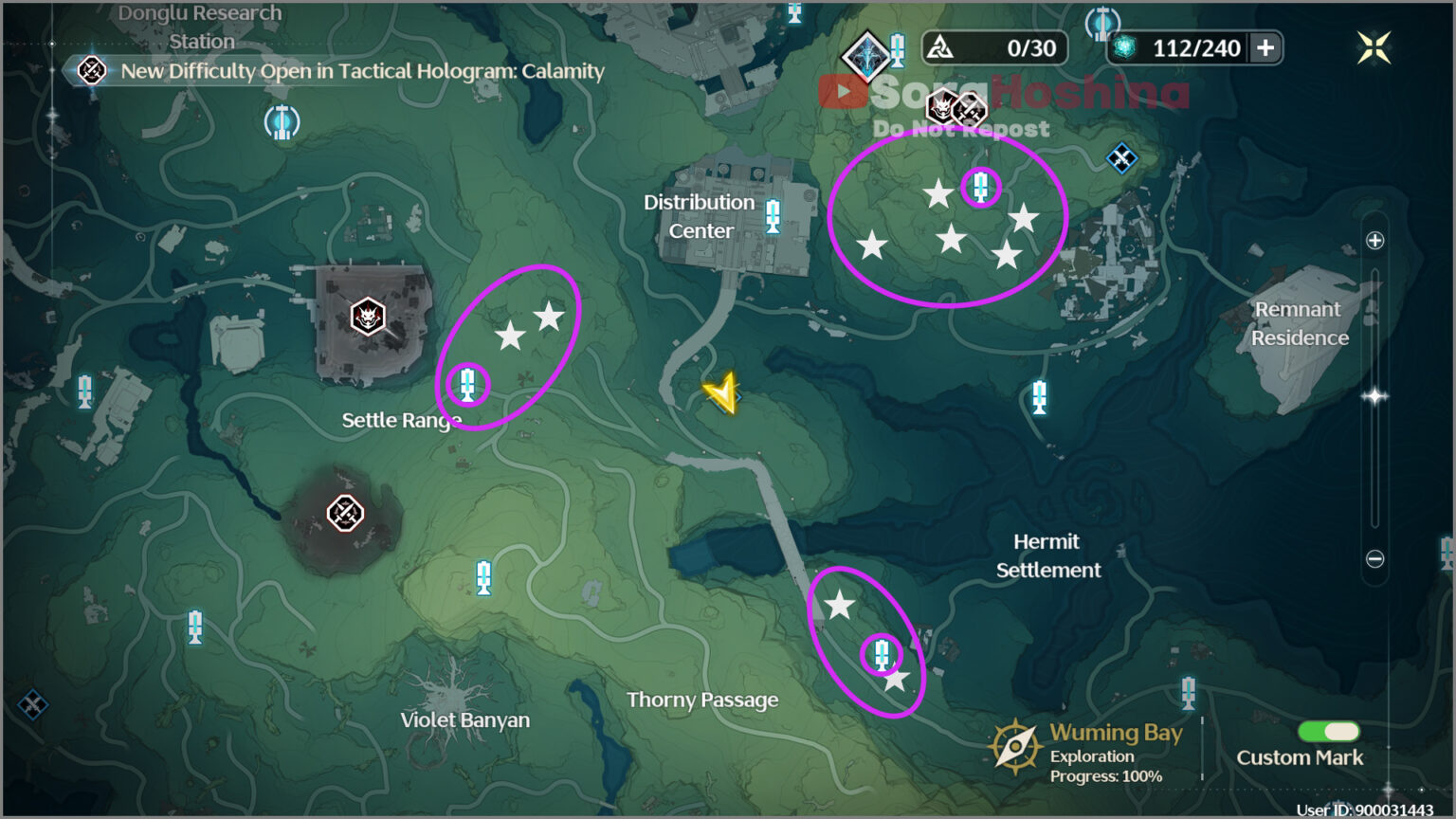Click the plus button to add waveplates
Viewport: 1456px width, 819px height.
pyautogui.click(x=1266, y=47)
